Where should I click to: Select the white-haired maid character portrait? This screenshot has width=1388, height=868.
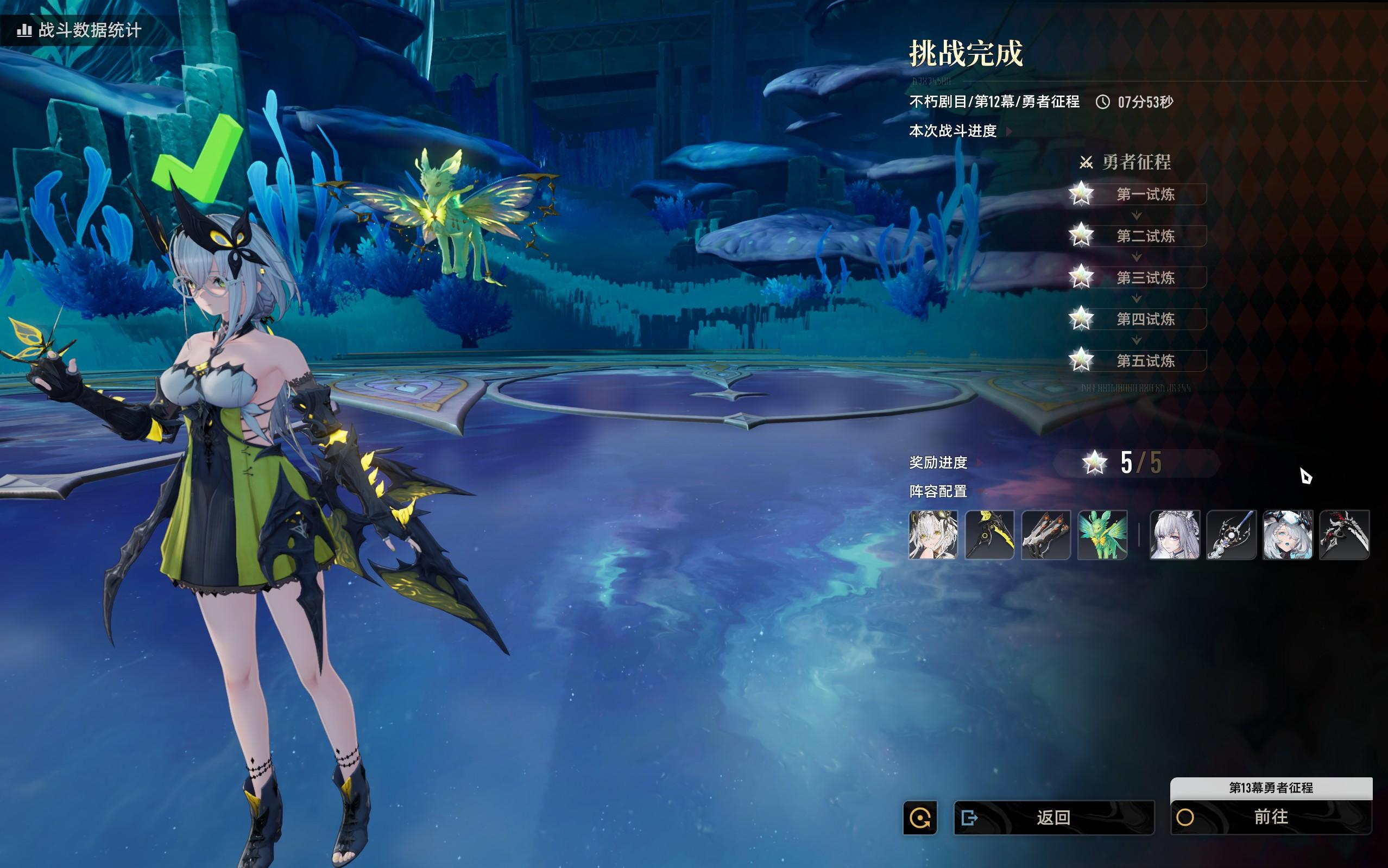pos(1175,535)
